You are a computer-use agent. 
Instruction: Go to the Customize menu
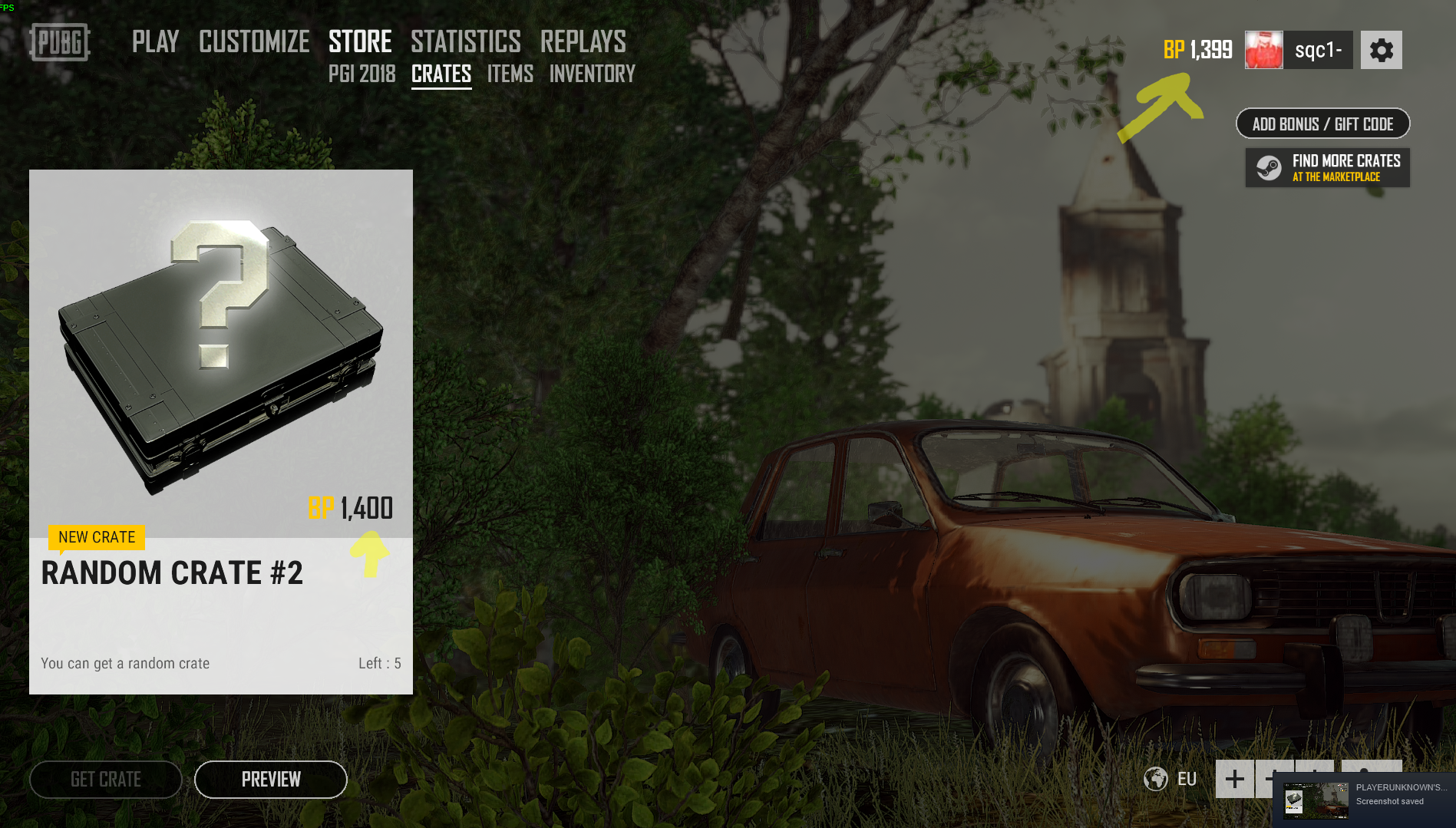pyautogui.click(x=254, y=41)
